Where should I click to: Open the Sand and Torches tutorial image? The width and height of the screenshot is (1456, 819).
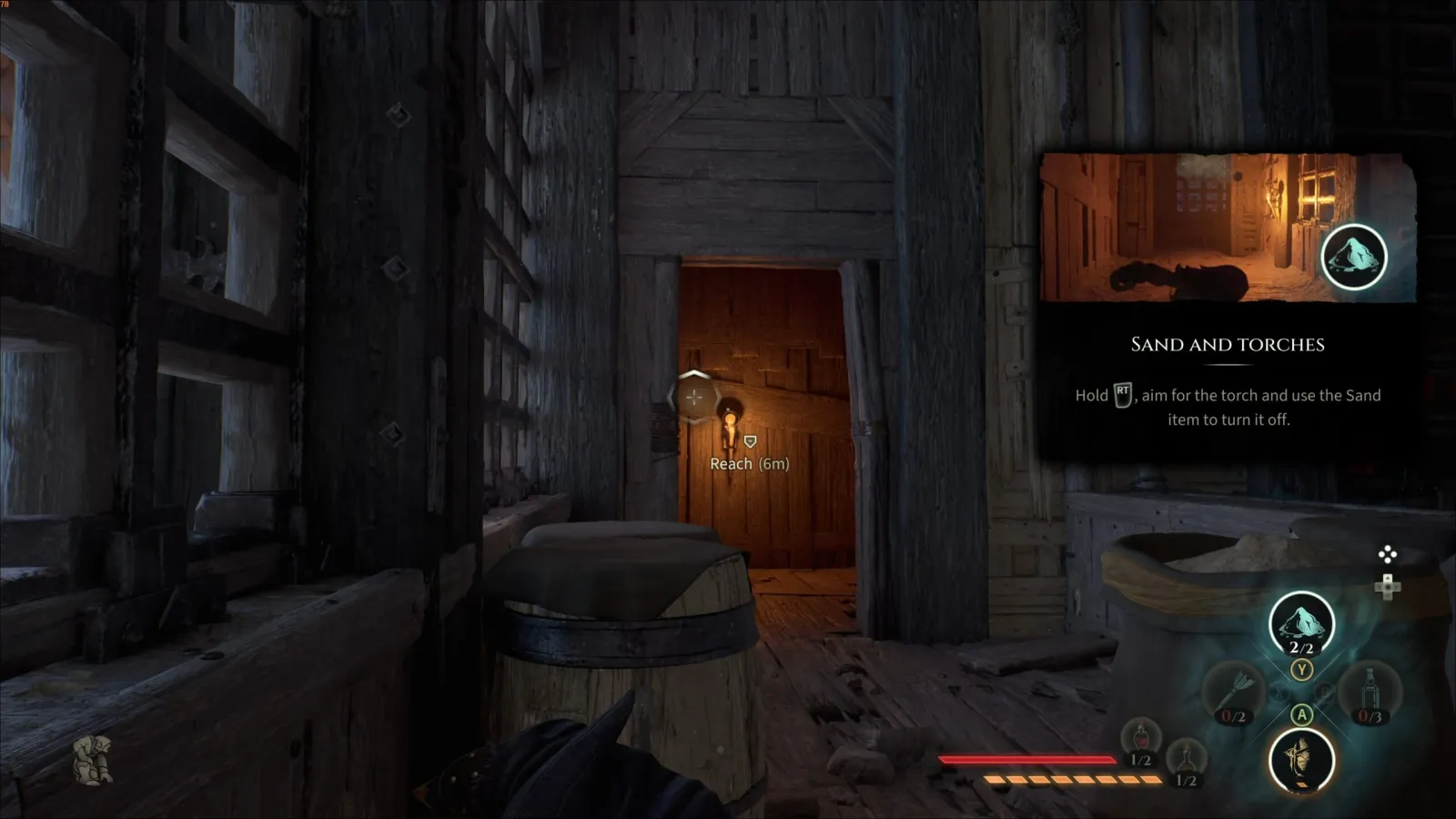coord(1228,227)
